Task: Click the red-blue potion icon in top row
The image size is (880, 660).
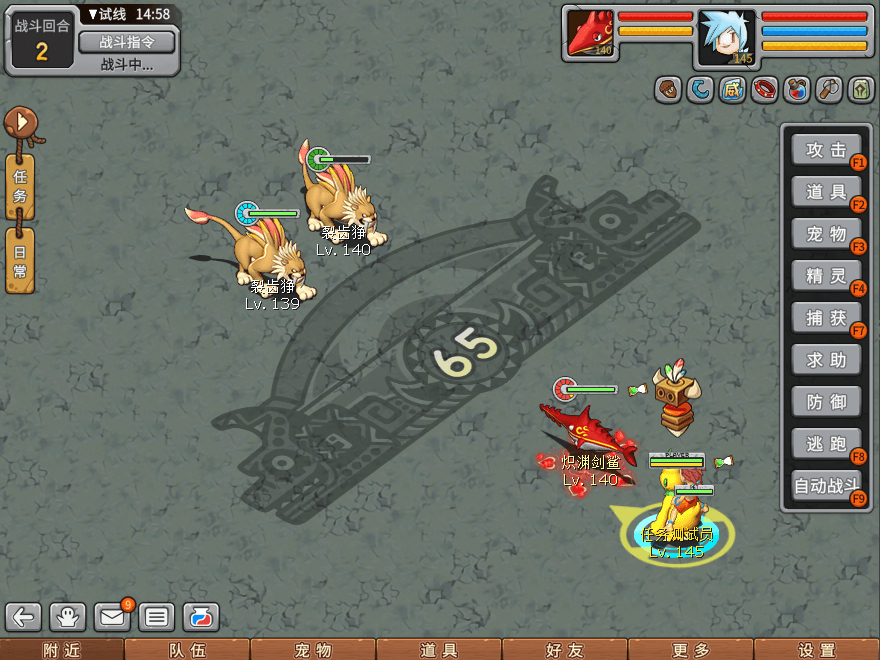Action: pos(797,89)
